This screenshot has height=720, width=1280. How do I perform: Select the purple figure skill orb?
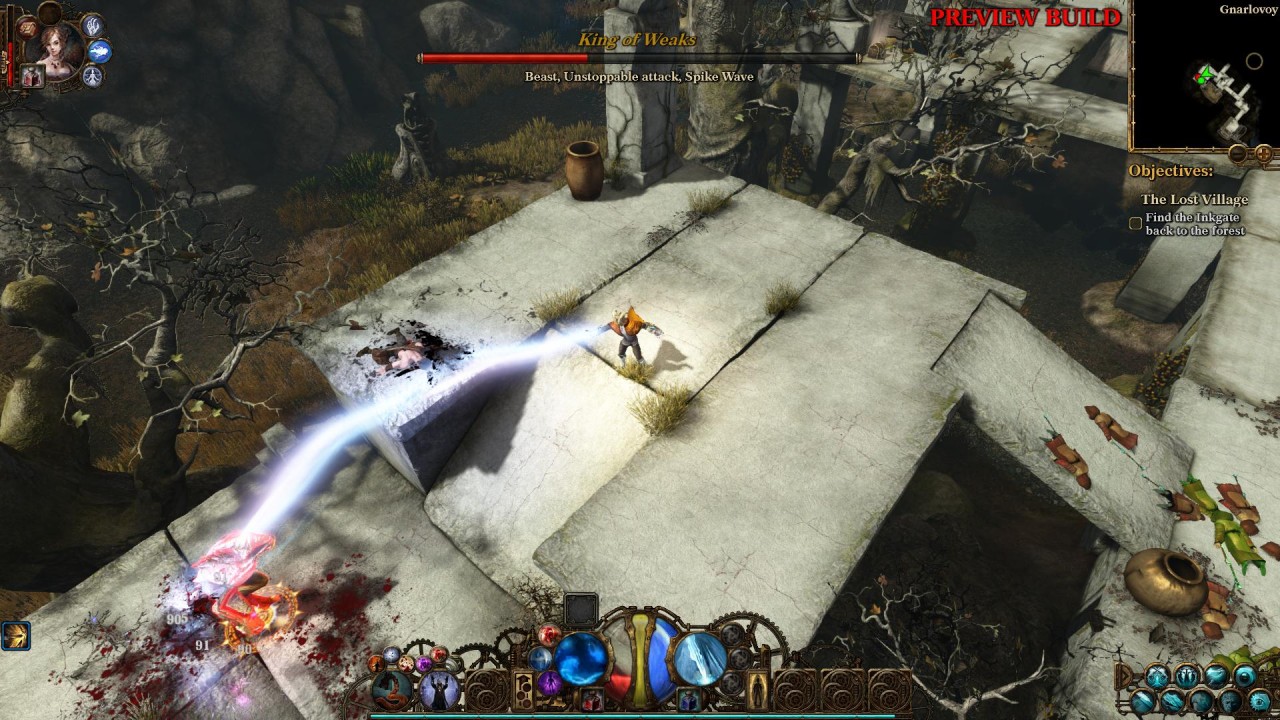550,683
